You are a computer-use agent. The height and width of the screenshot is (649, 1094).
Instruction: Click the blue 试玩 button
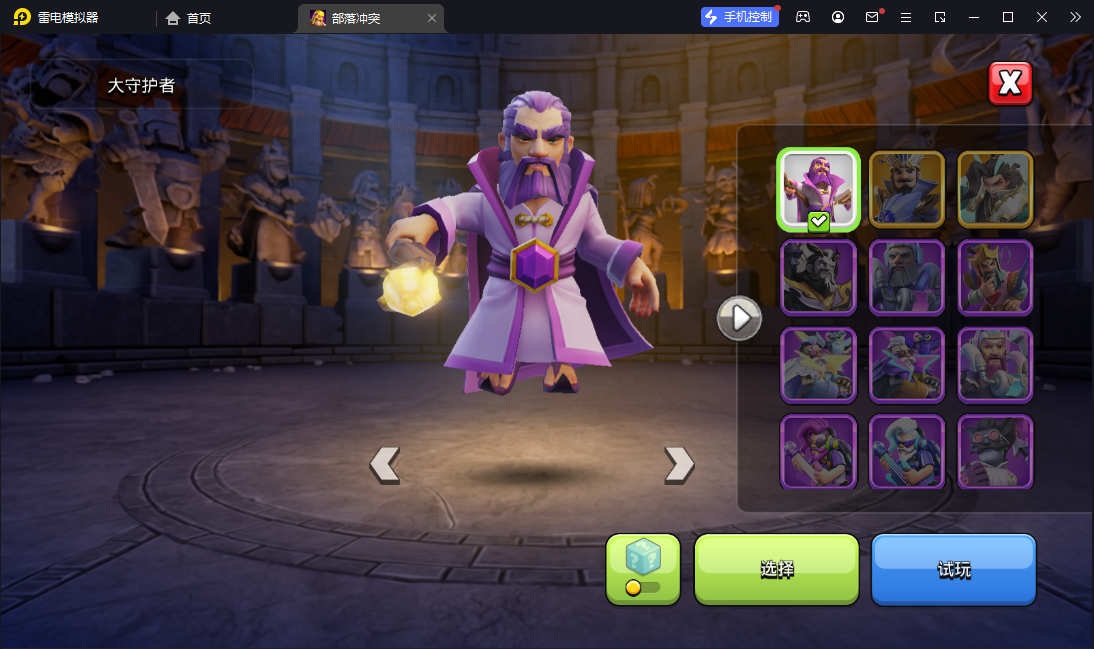click(x=953, y=569)
